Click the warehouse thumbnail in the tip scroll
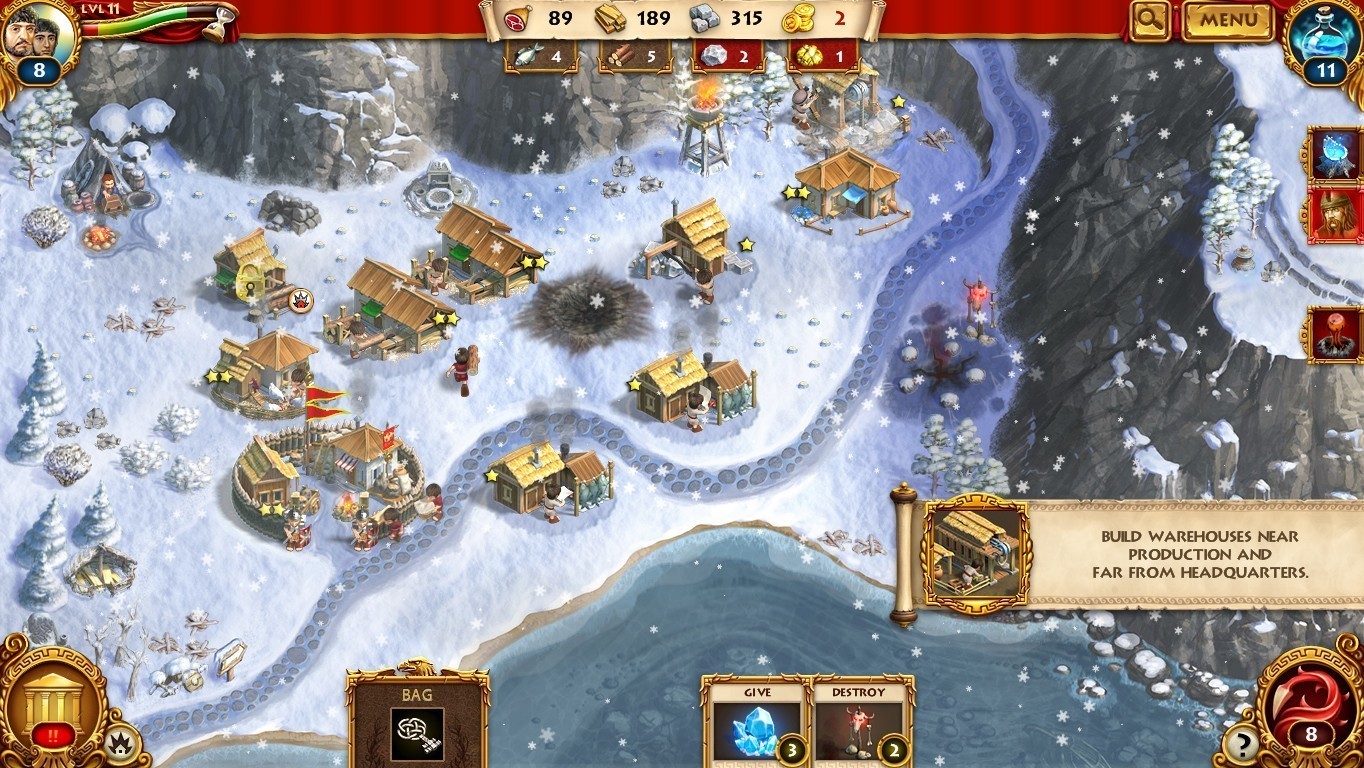The width and height of the screenshot is (1364, 768). (975, 551)
